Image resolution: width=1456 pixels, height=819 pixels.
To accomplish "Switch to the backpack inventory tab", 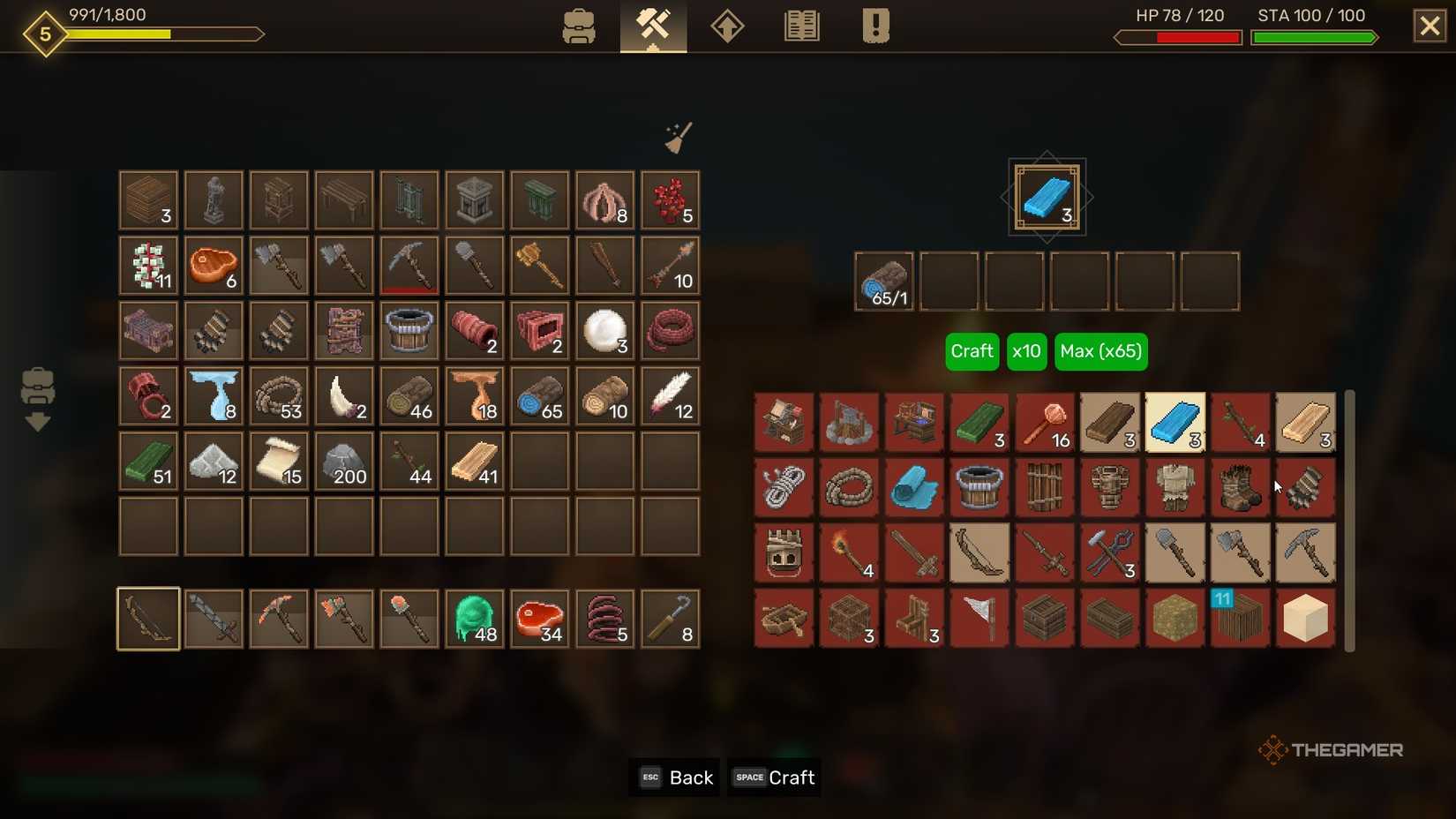I will (x=580, y=26).
